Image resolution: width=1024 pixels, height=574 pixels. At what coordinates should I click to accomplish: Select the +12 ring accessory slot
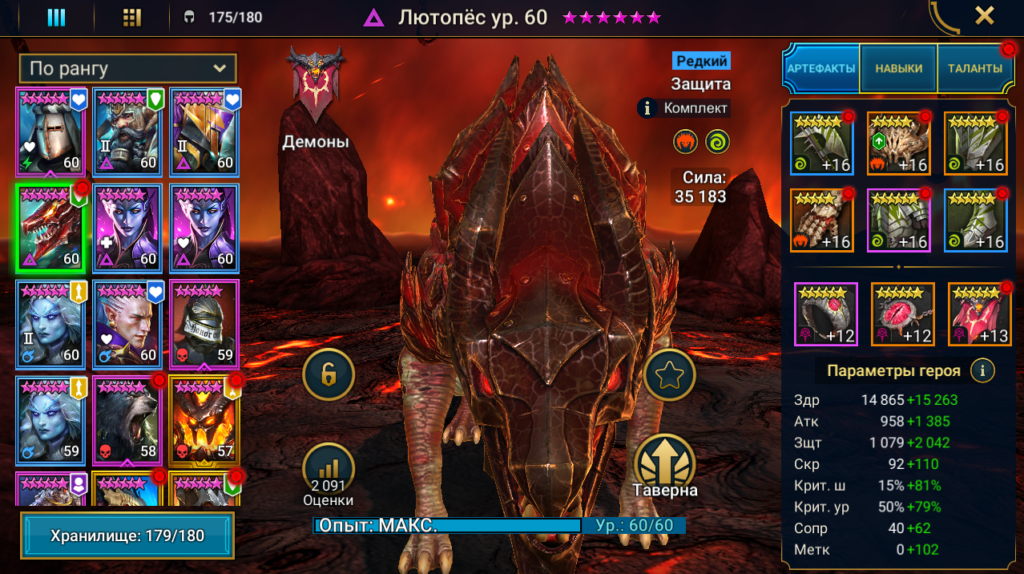[x=825, y=314]
